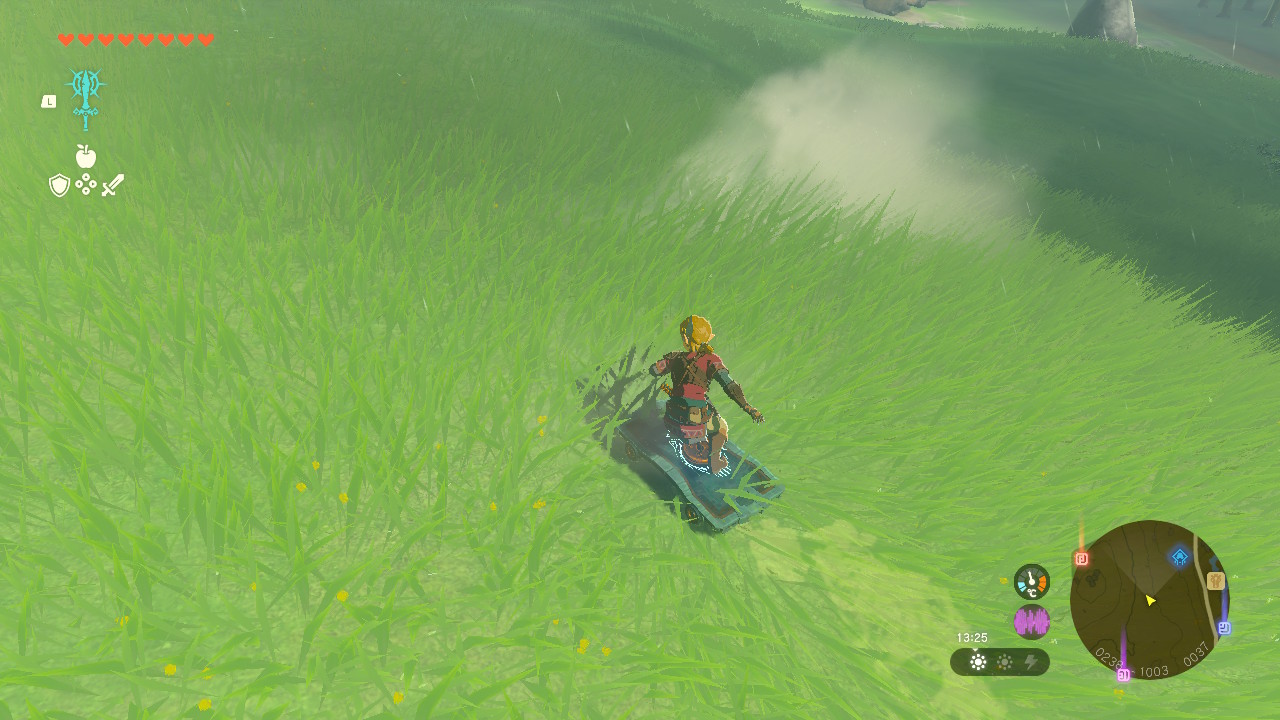Activate the teal Fuse ability icon
Viewport: 1280px width, 720px height.
(x=85, y=96)
